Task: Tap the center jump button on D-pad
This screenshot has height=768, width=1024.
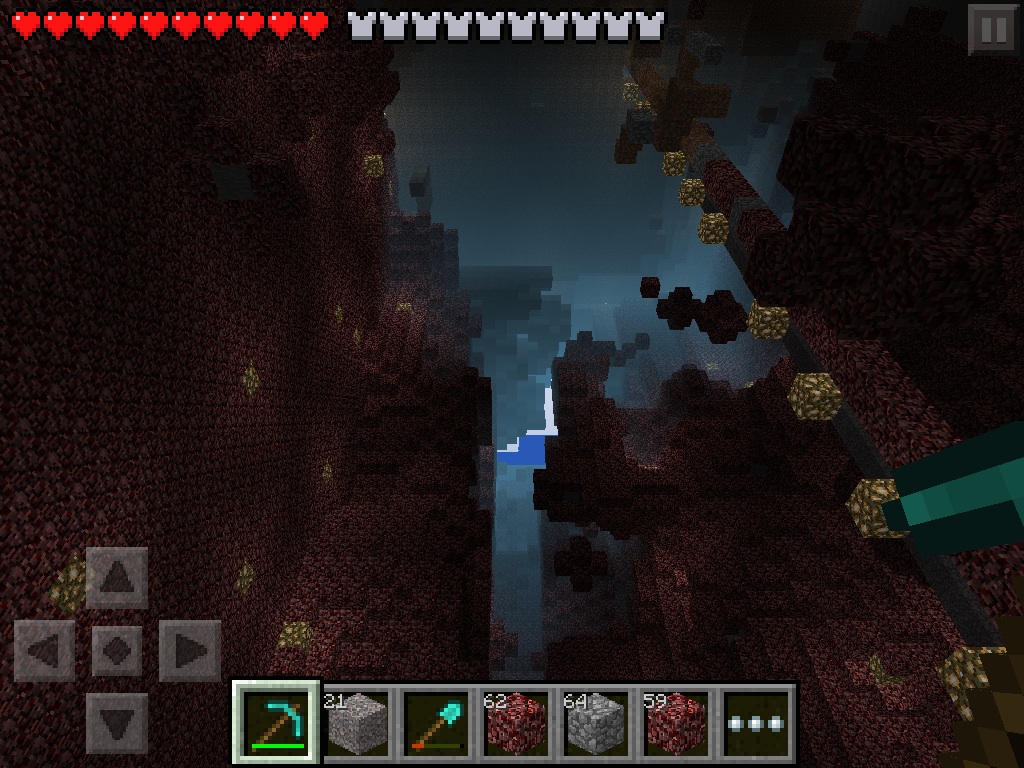Action: click(x=117, y=651)
